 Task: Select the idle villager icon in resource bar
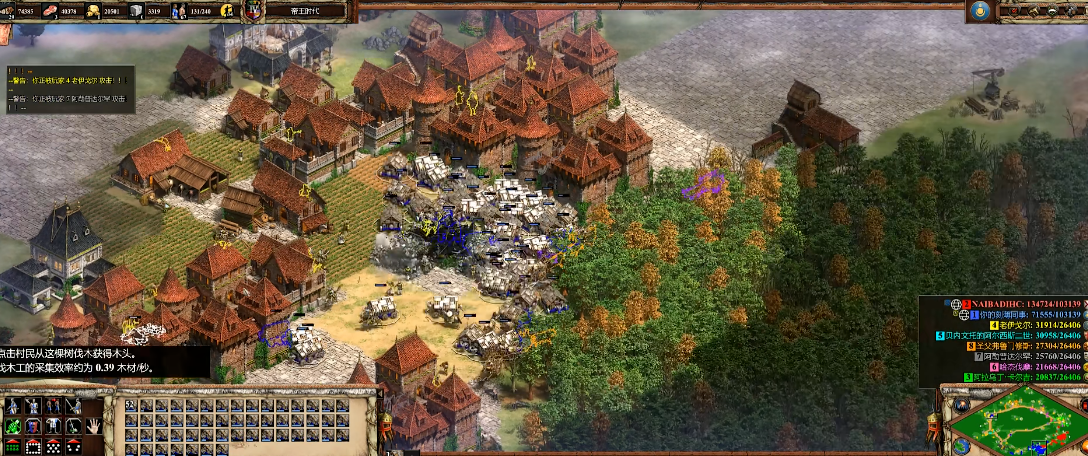(x=226, y=11)
